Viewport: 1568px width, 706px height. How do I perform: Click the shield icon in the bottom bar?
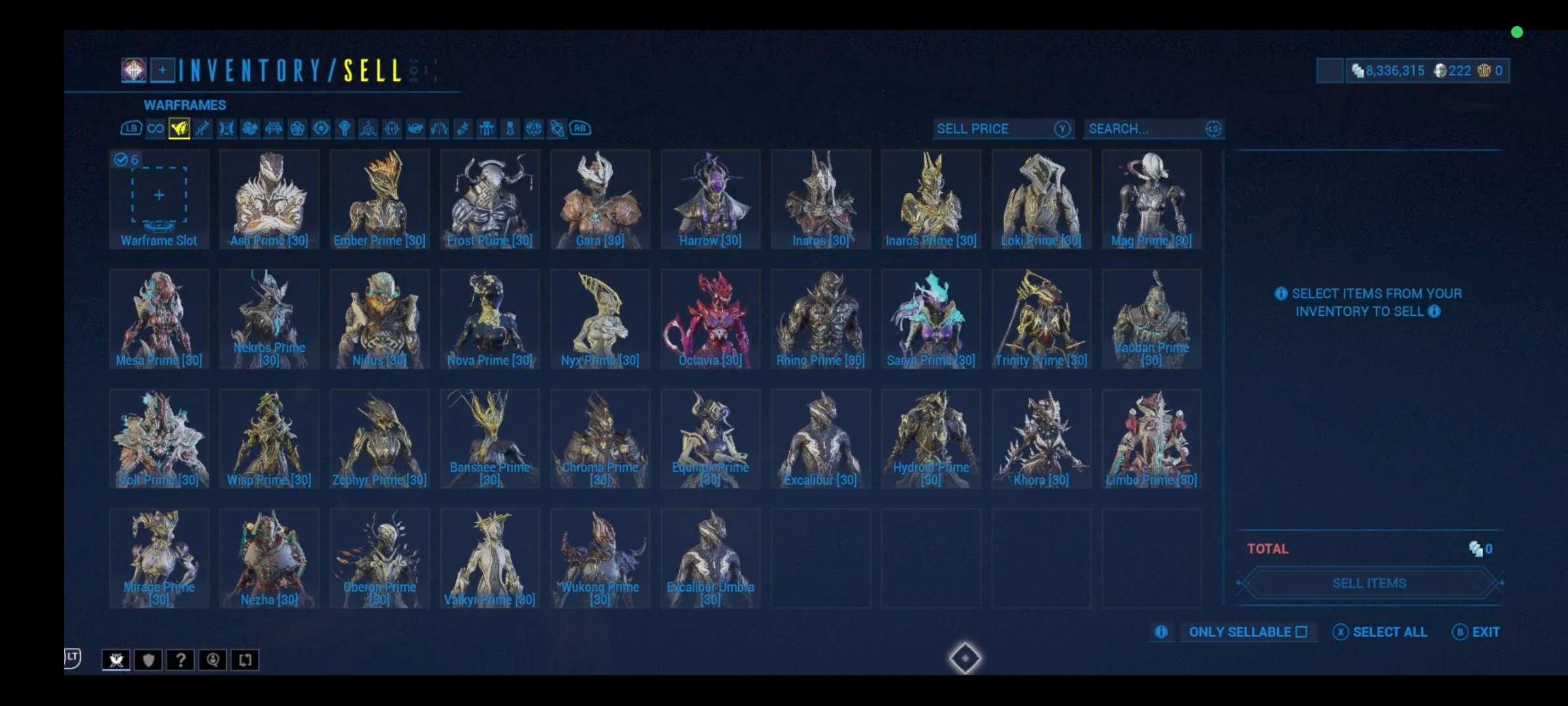pyautogui.click(x=148, y=660)
